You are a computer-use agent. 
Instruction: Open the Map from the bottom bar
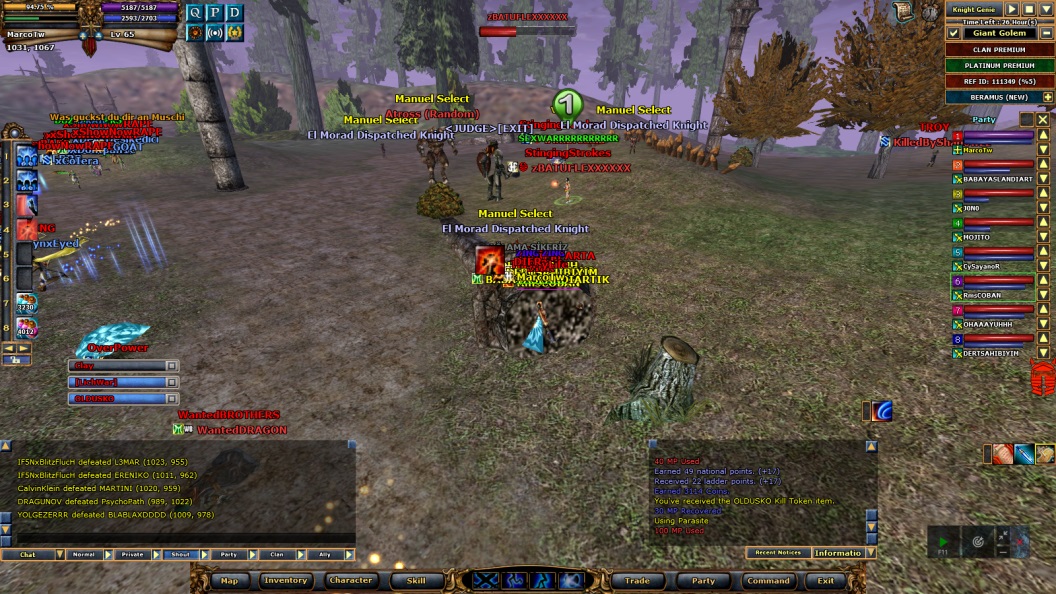[229, 580]
